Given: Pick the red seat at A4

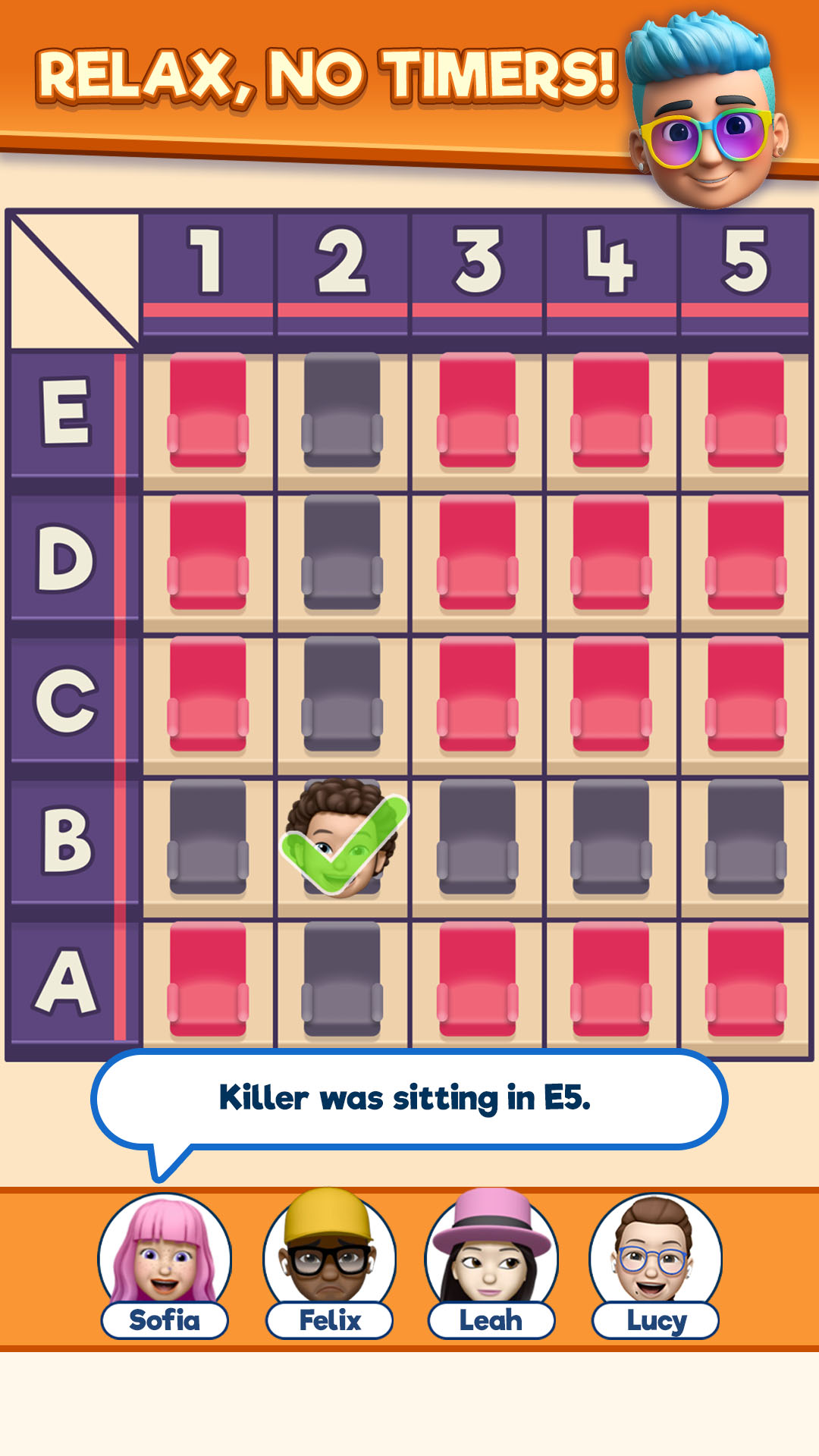Looking at the screenshot, I should click(x=611, y=979).
